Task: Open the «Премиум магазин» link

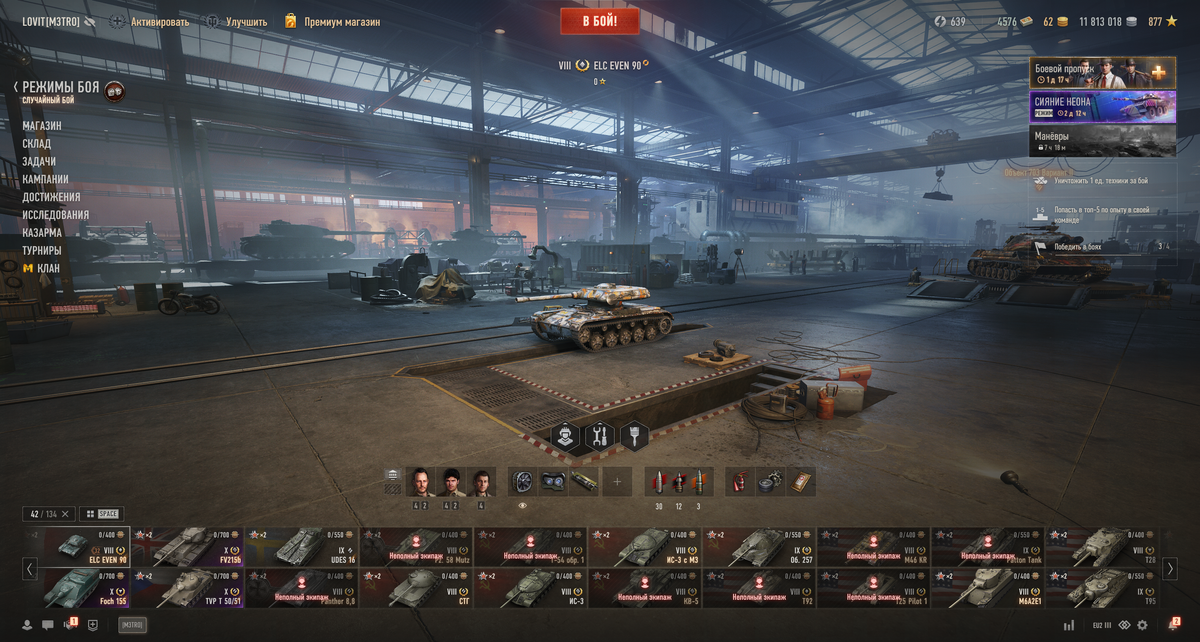Action: click(x=341, y=21)
